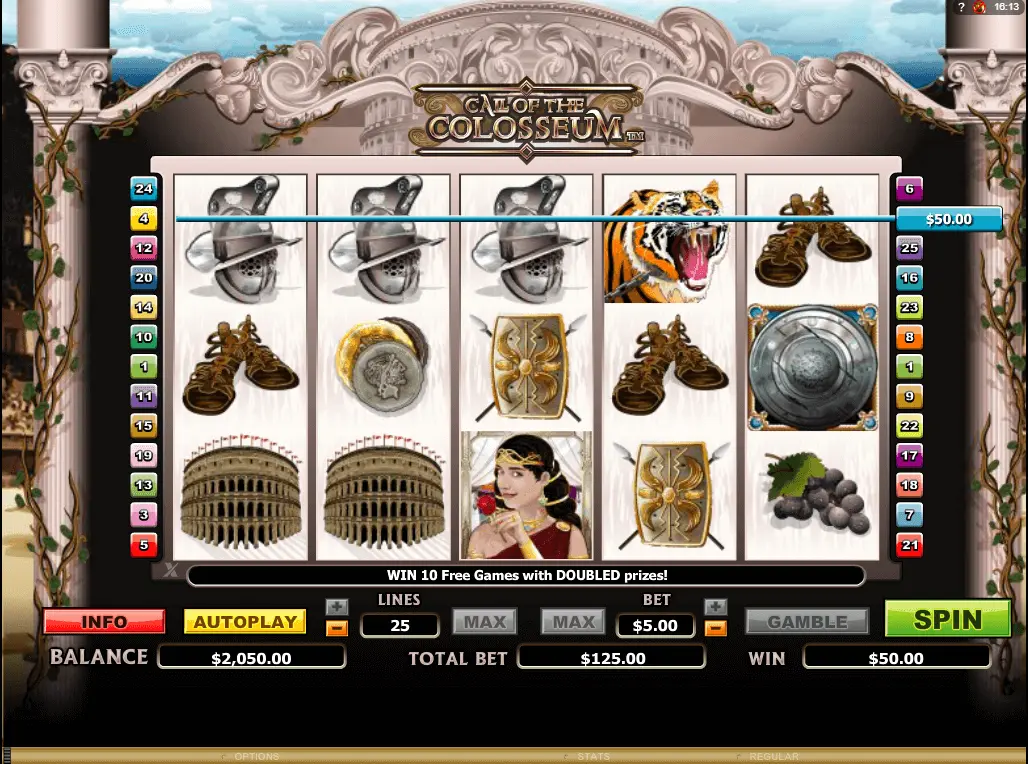Increase the number of lines with plus
This screenshot has height=764, width=1028.
[x=337, y=607]
